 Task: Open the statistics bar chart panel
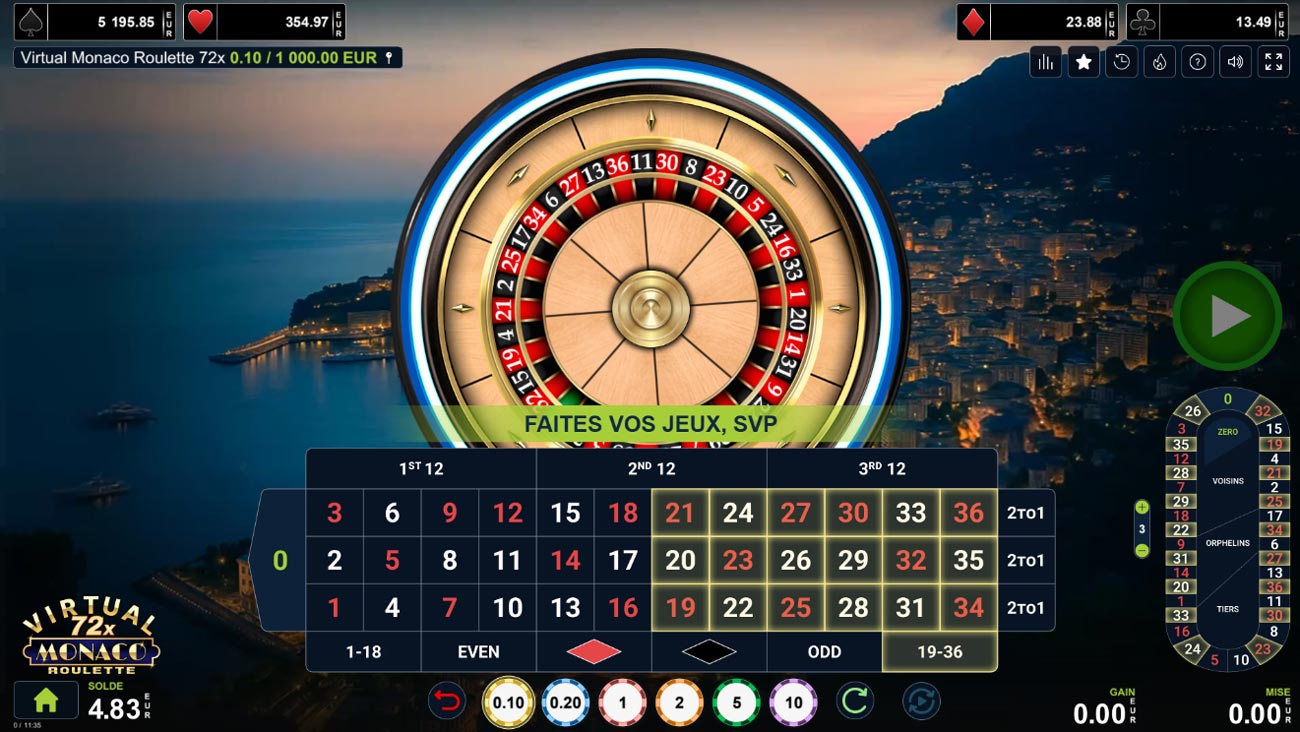1046,62
